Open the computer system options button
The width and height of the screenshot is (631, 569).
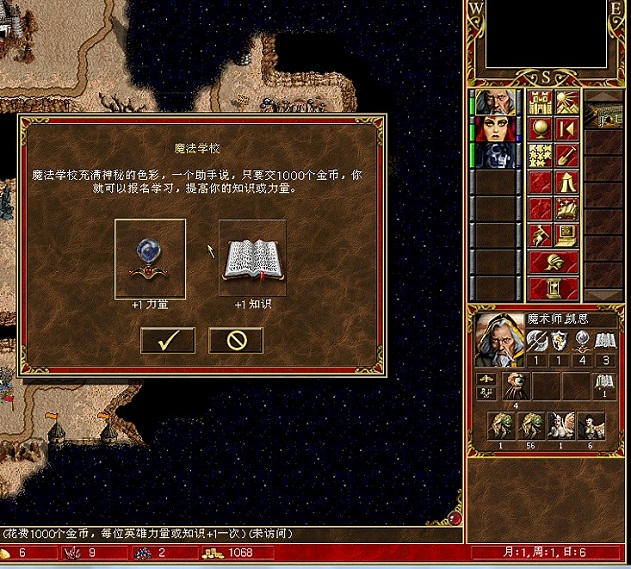click(x=567, y=236)
